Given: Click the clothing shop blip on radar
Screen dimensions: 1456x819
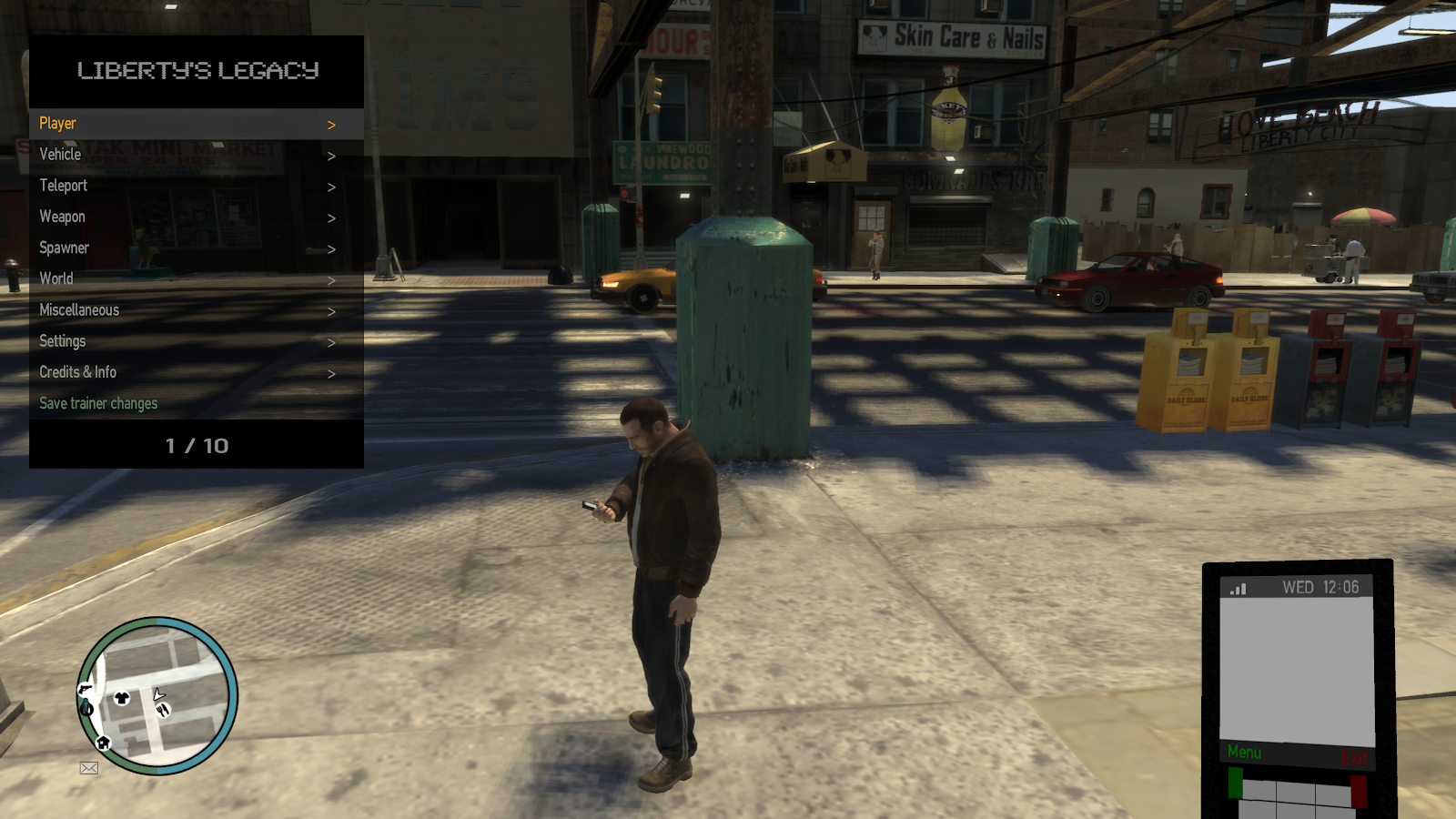Looking at the screenshot, I should 122,698.
